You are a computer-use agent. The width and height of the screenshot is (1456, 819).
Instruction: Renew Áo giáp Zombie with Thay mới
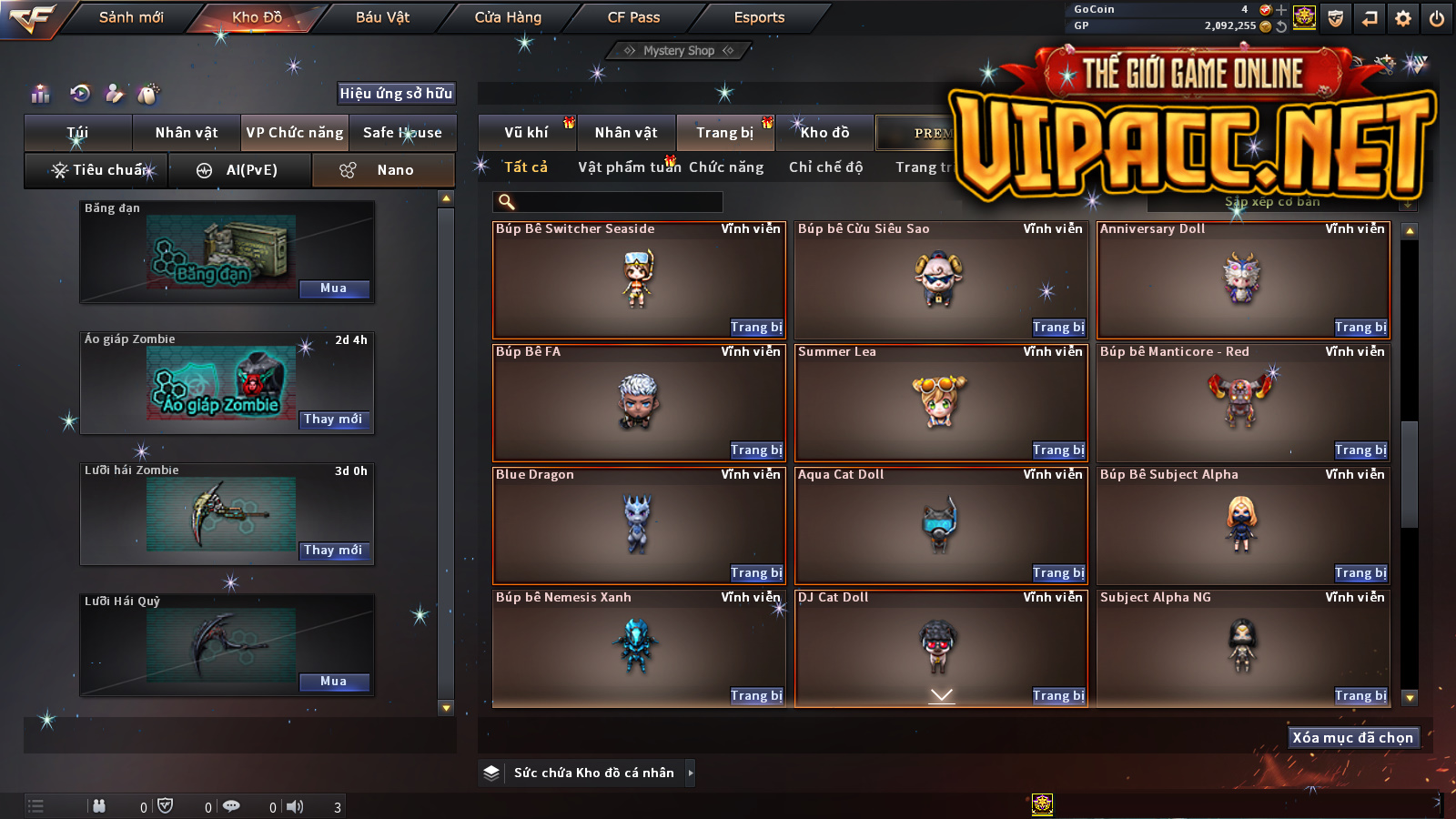(334, 420)
